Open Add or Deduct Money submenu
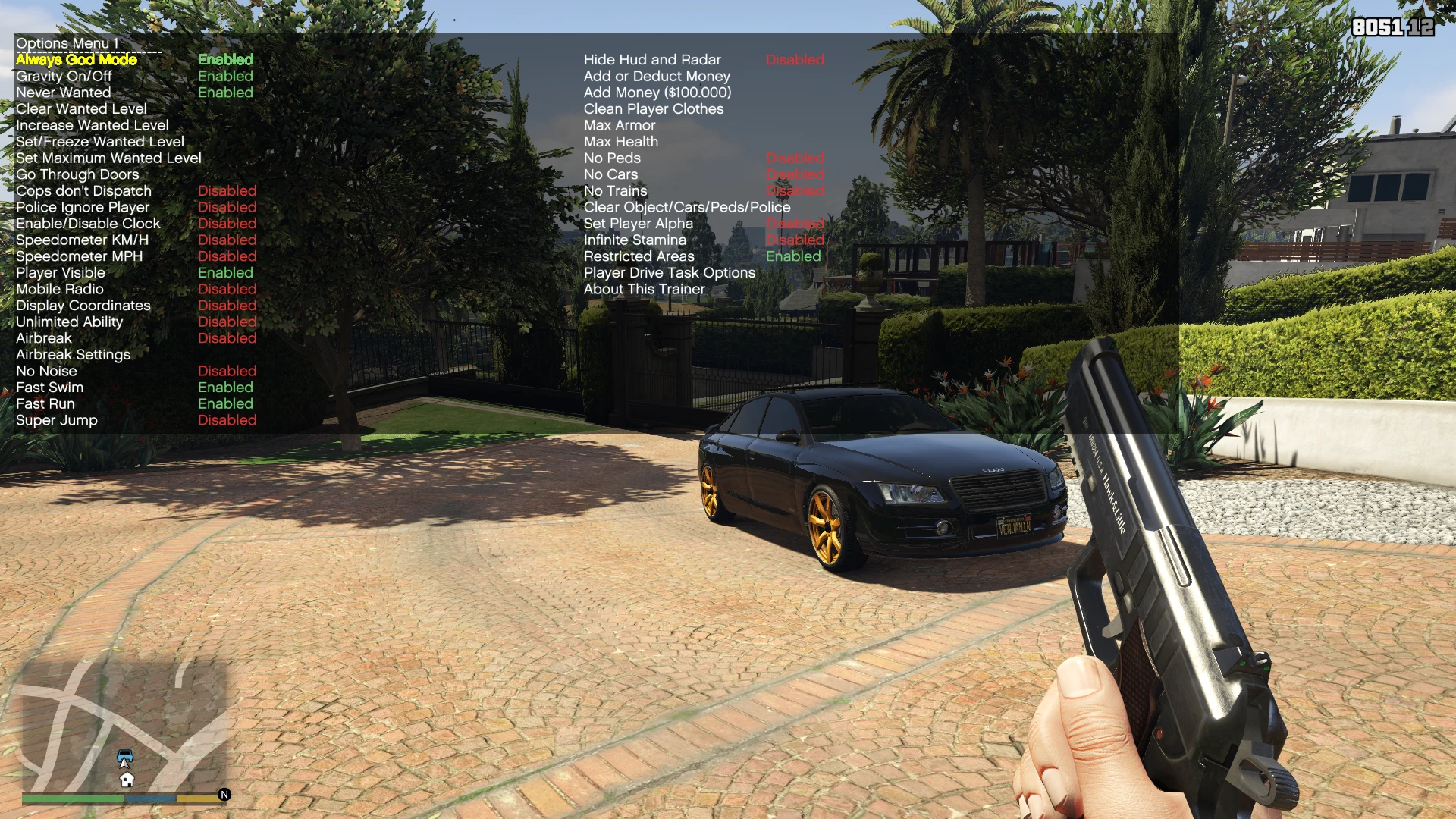The image size is (1456, 819). (656, 76)
